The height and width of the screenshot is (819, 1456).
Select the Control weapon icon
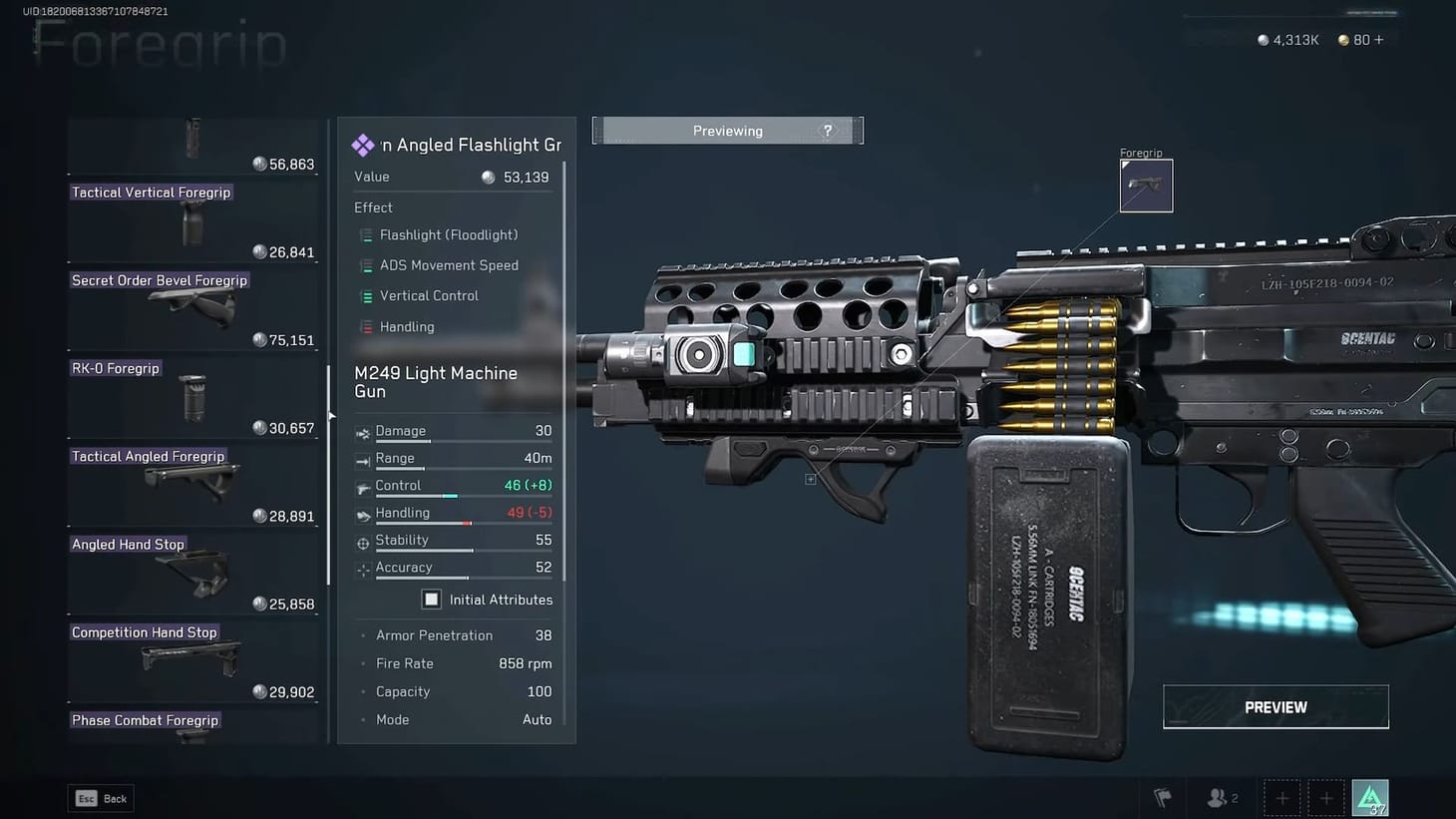[x=363, y=487]
